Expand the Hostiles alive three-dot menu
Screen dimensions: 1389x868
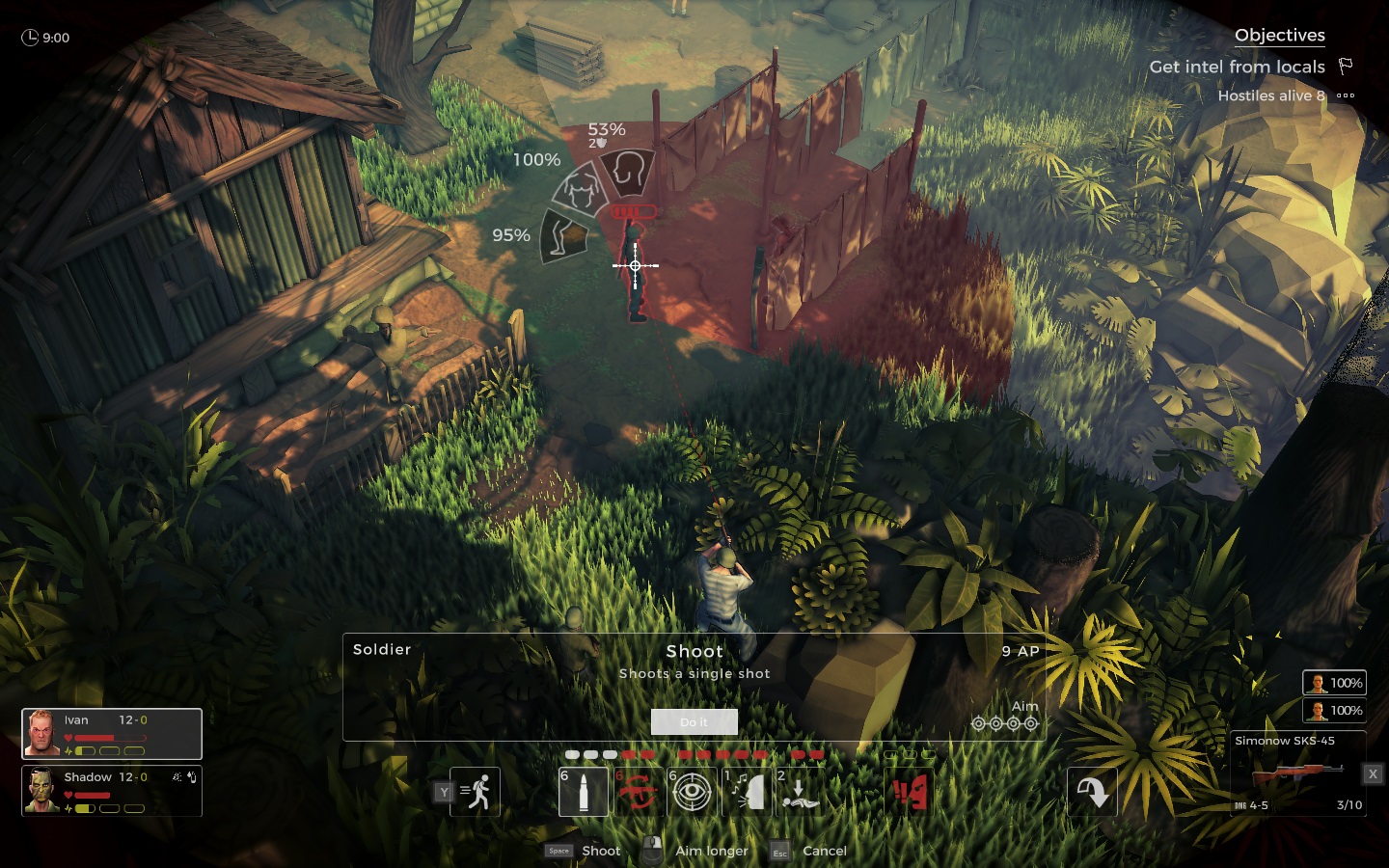[x=1346, y=95]
